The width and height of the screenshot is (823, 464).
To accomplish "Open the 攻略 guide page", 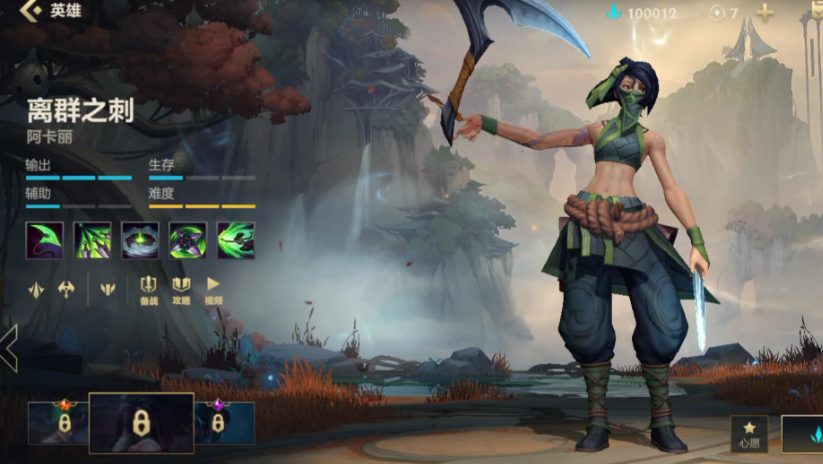I will click(x=181, y=289).
